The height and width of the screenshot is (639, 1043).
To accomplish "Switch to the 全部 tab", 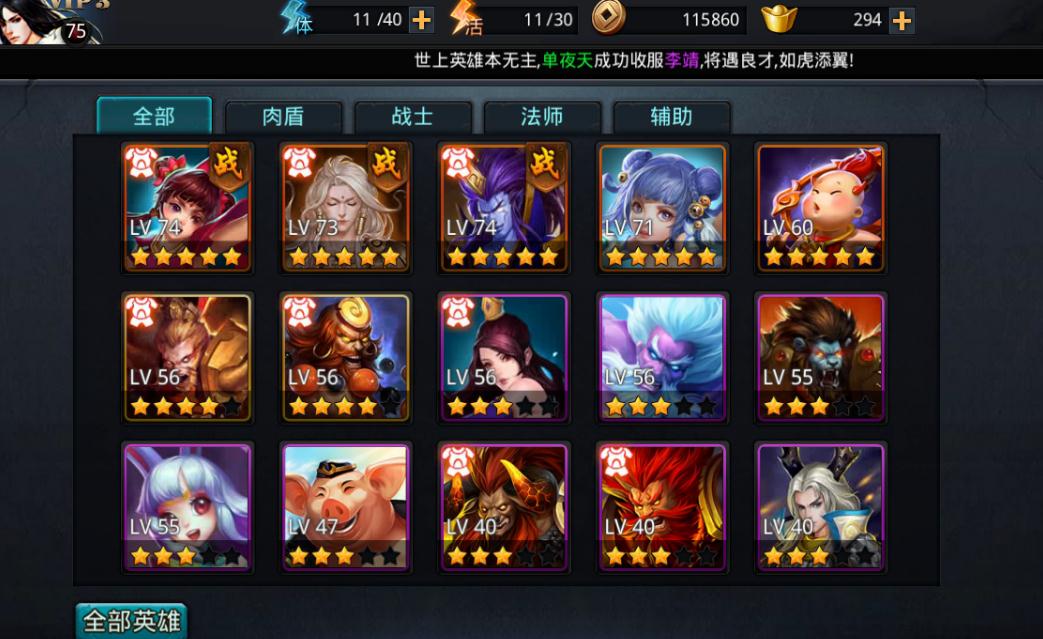I will click(x=154, y=116).
